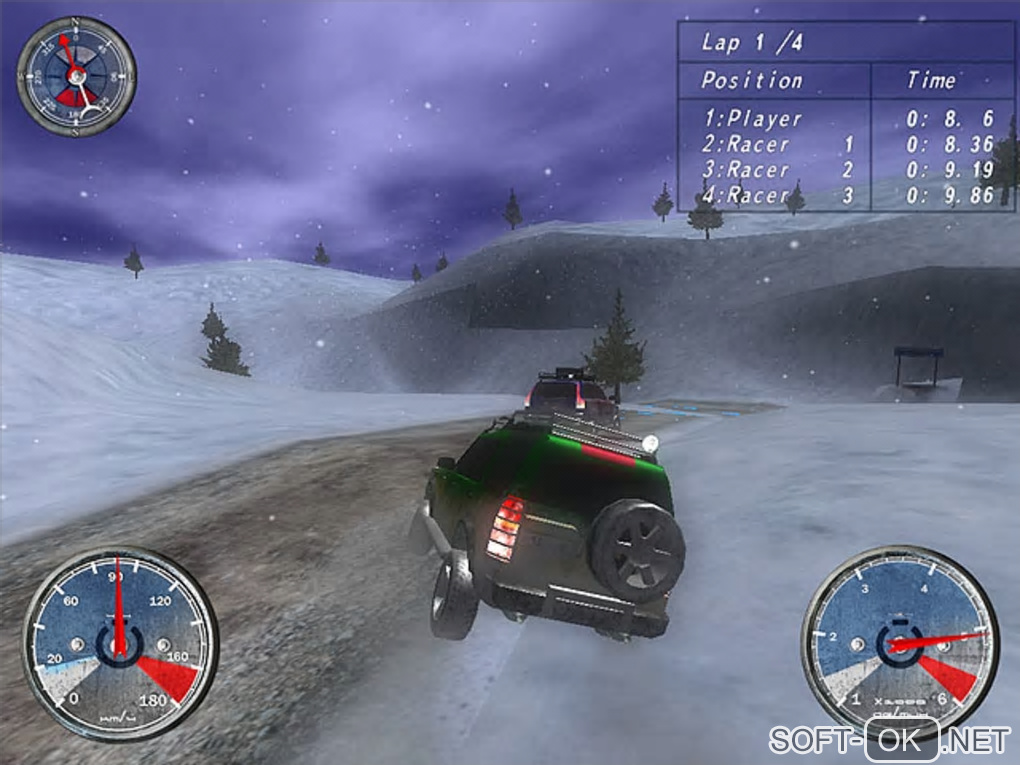The height and width of the screenshot is (765, 1020).
Task: Click the compass dial
Action: click(76, 76)
